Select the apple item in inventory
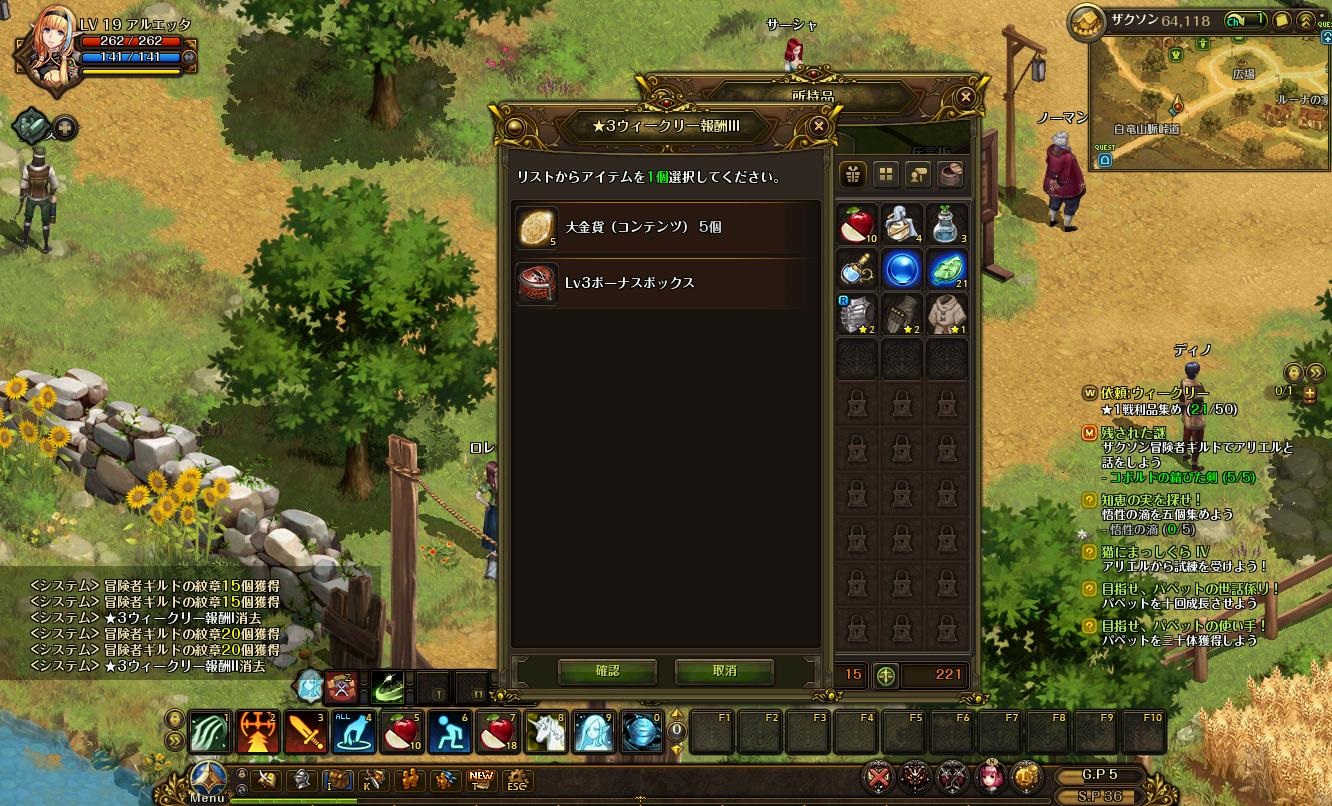Screen dimensions: 1332x806 pyautogui.click(x=857, y=223)
